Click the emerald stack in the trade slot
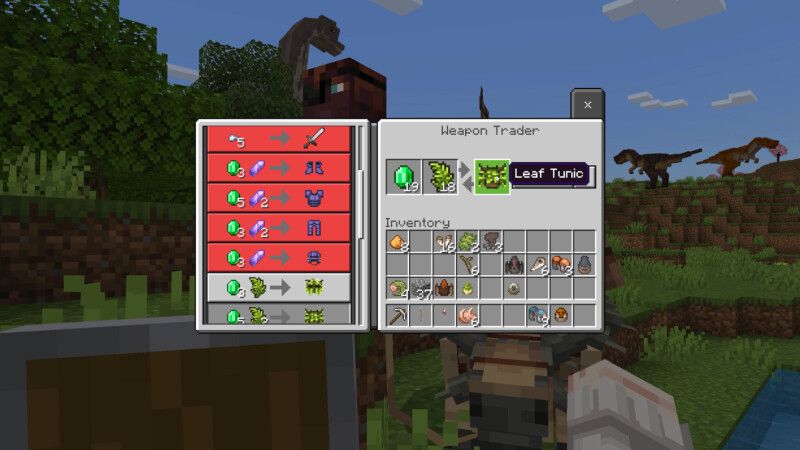 coord(404,177)
